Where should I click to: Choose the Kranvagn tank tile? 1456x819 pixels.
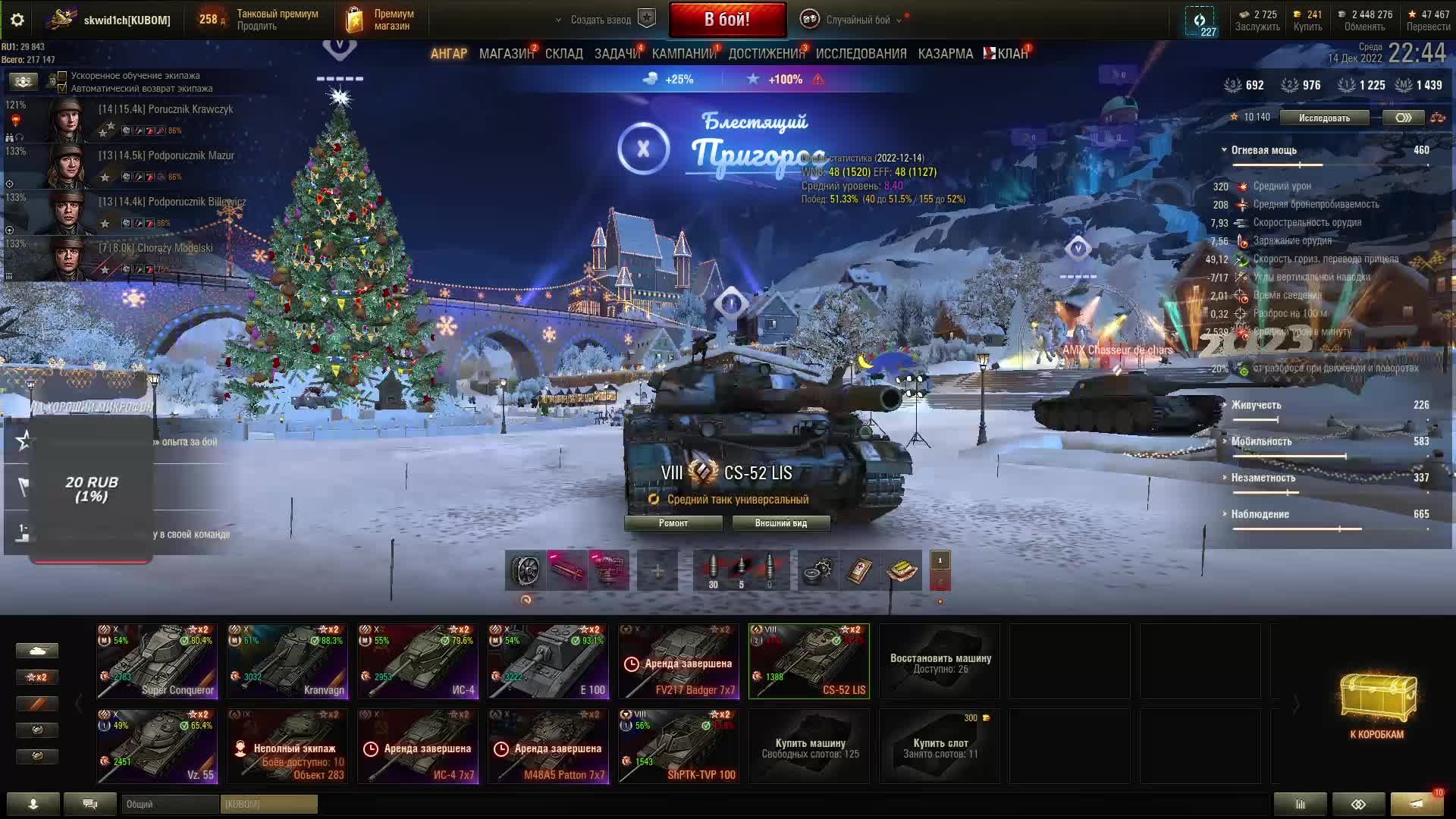tap(287, 661)
